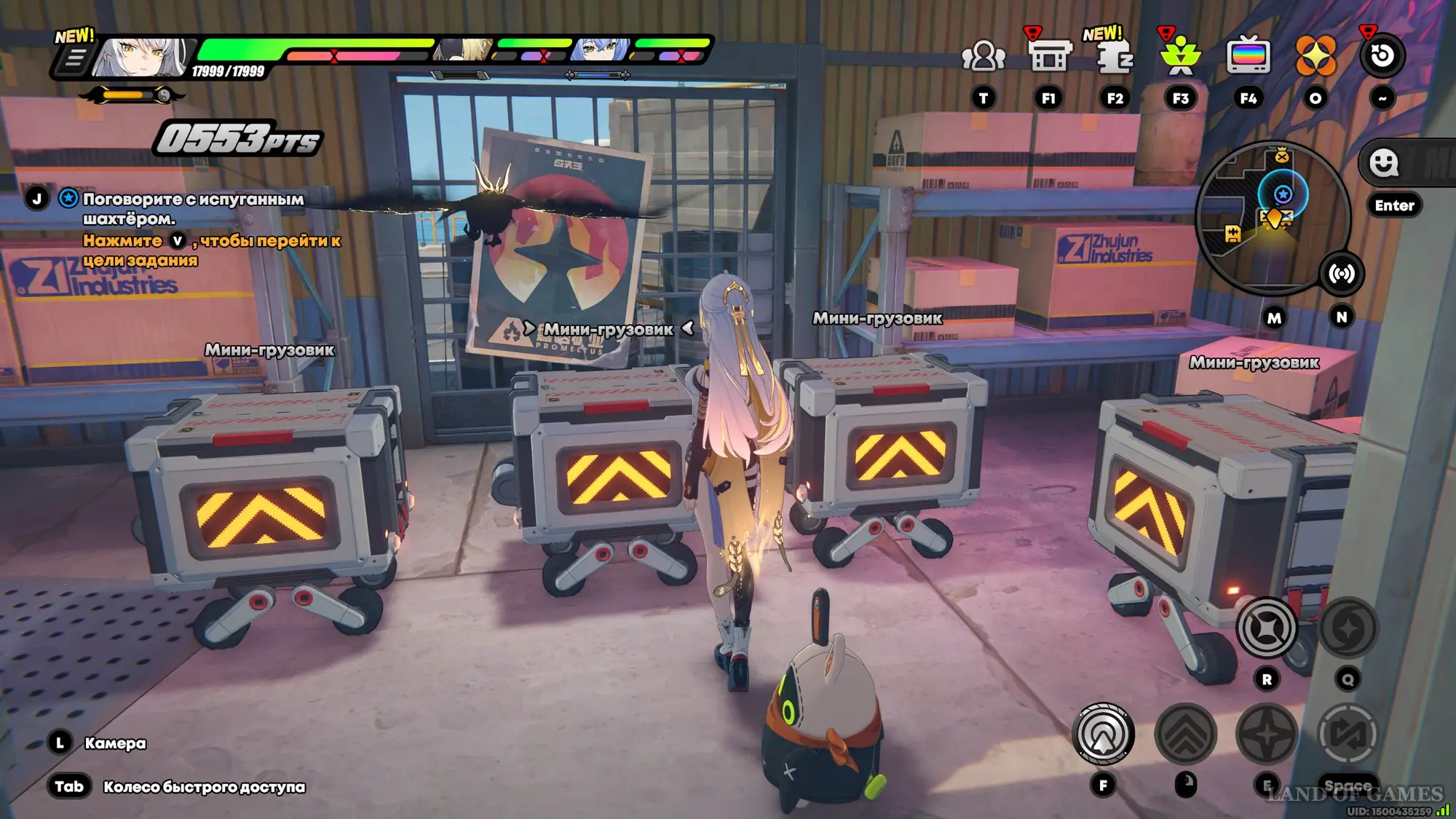Tap the switch-character icon above Space
Image resolution: width=1456 pixels, height=819 pixels.
click(1348, 734)
